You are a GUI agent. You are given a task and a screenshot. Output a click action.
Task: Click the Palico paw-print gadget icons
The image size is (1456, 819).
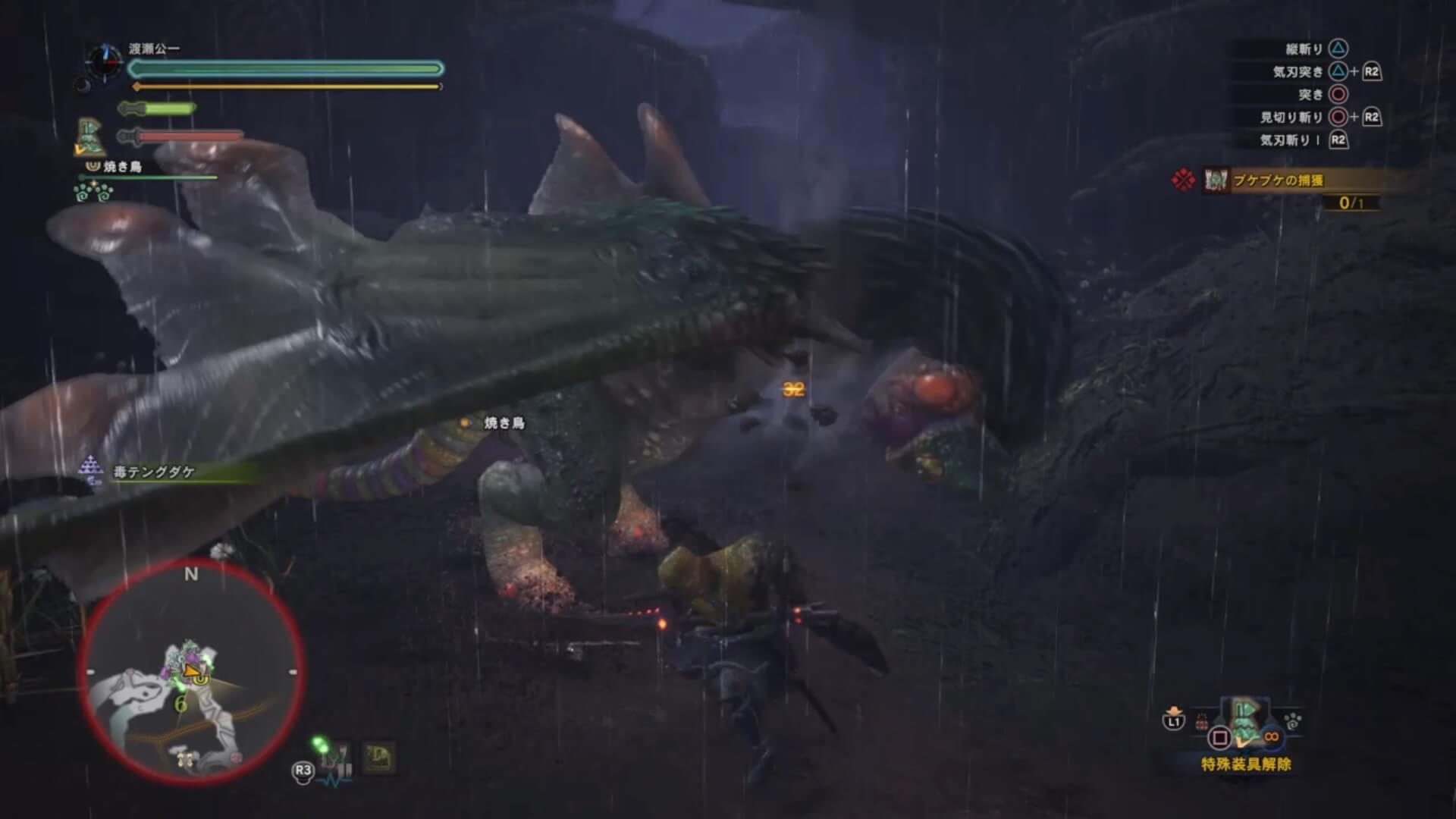pyautogui.click(x=93, y=193)
